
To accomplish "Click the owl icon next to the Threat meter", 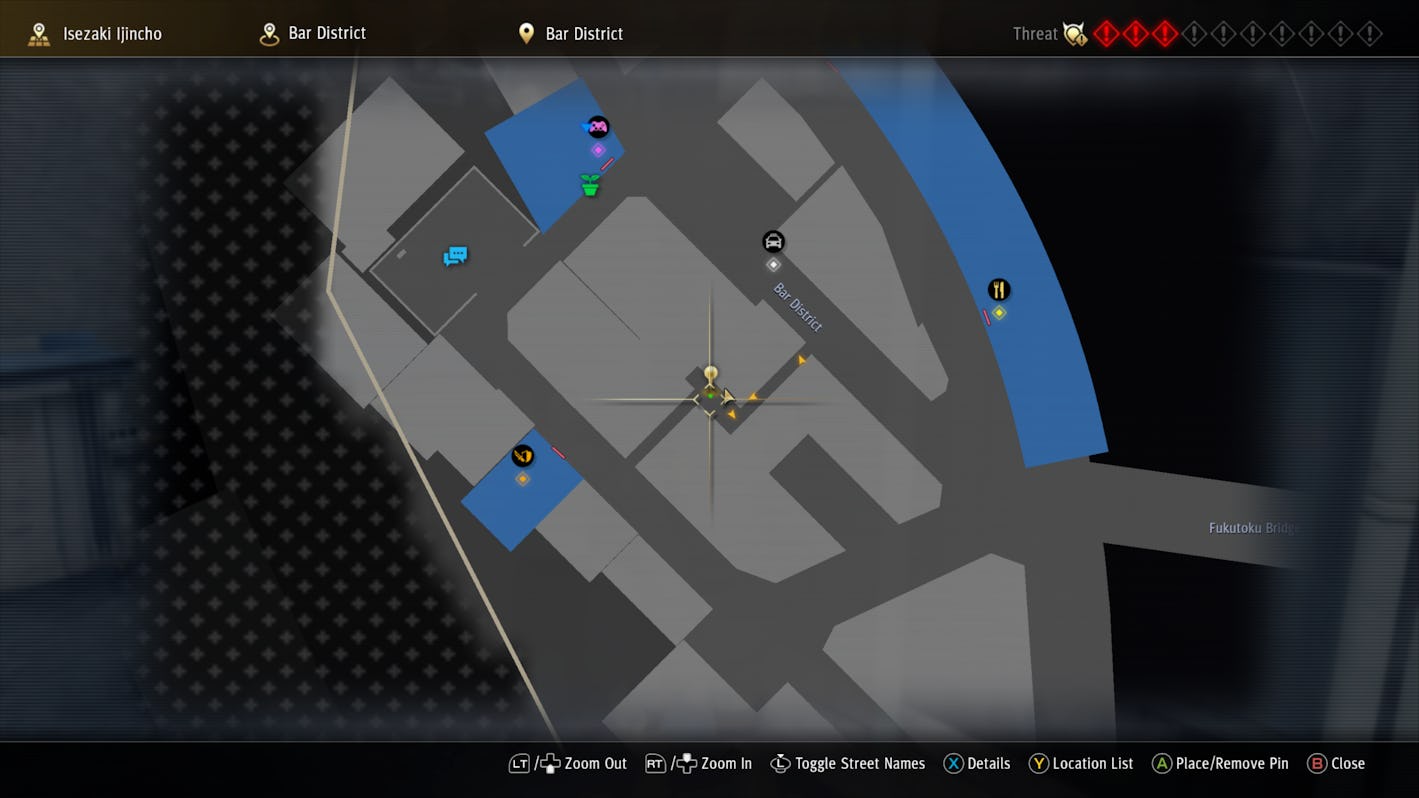I will [1074, 33].
